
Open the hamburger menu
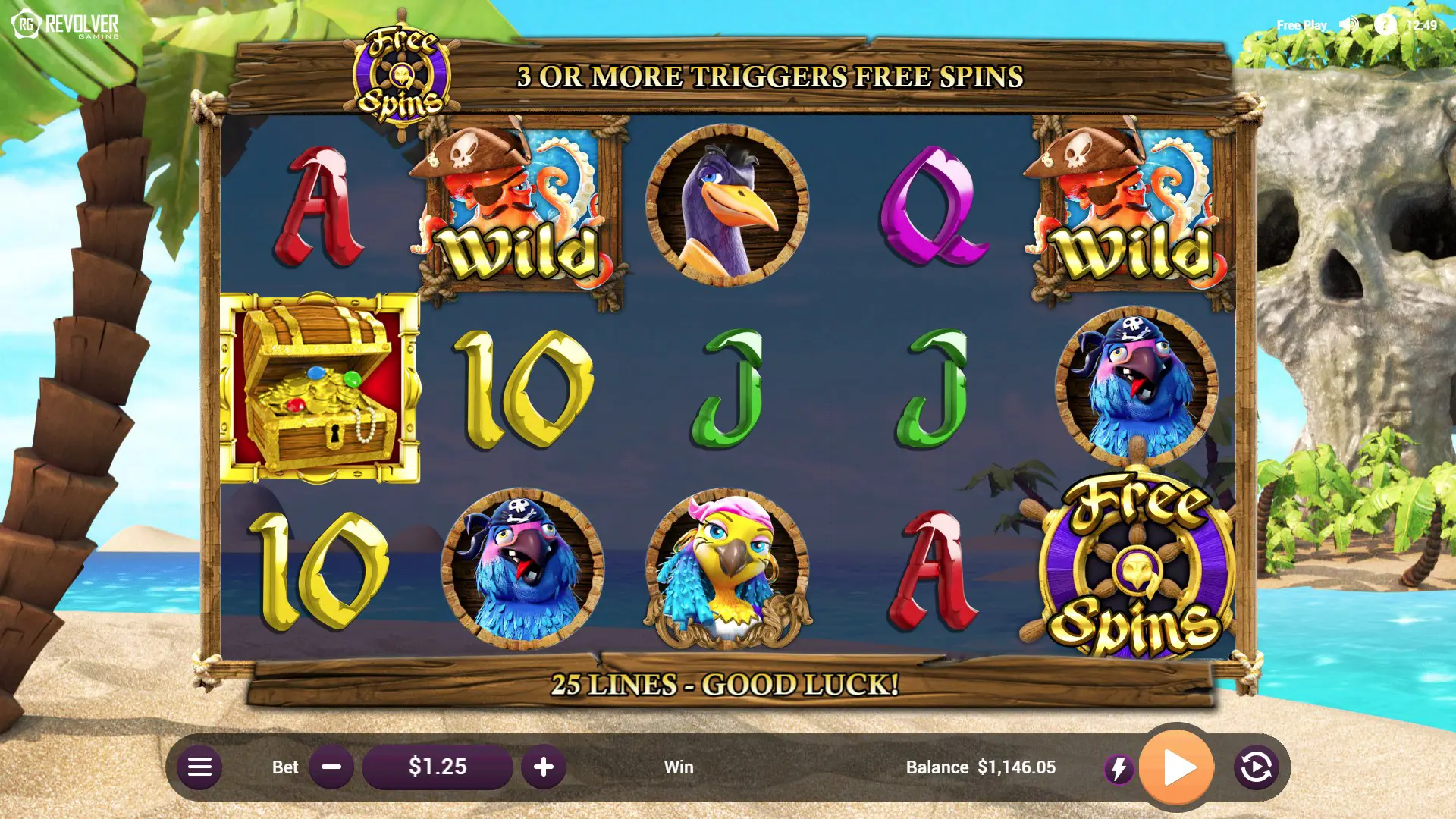(199, 767)
